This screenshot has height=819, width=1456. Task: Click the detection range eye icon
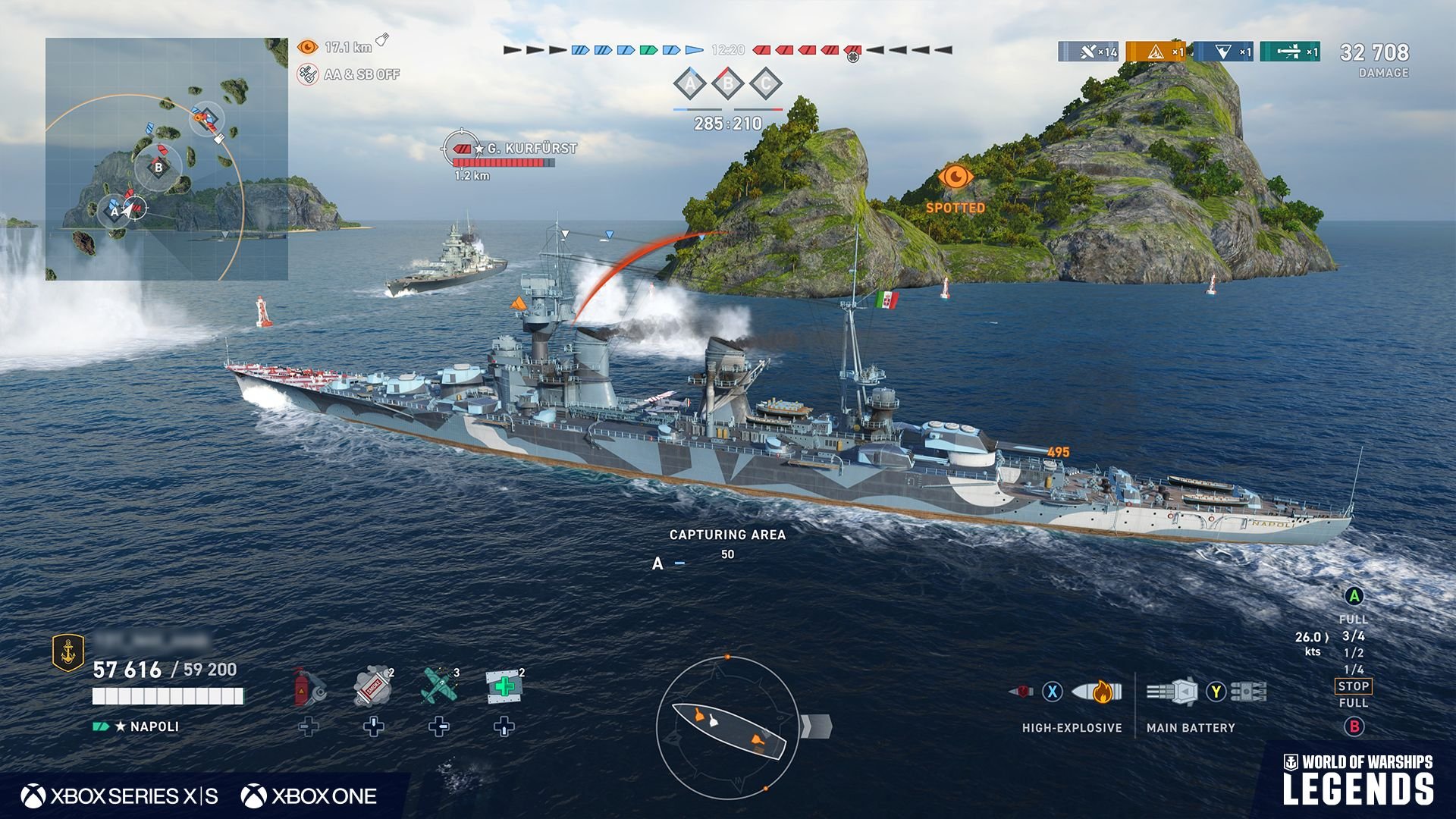click(307, 47)
